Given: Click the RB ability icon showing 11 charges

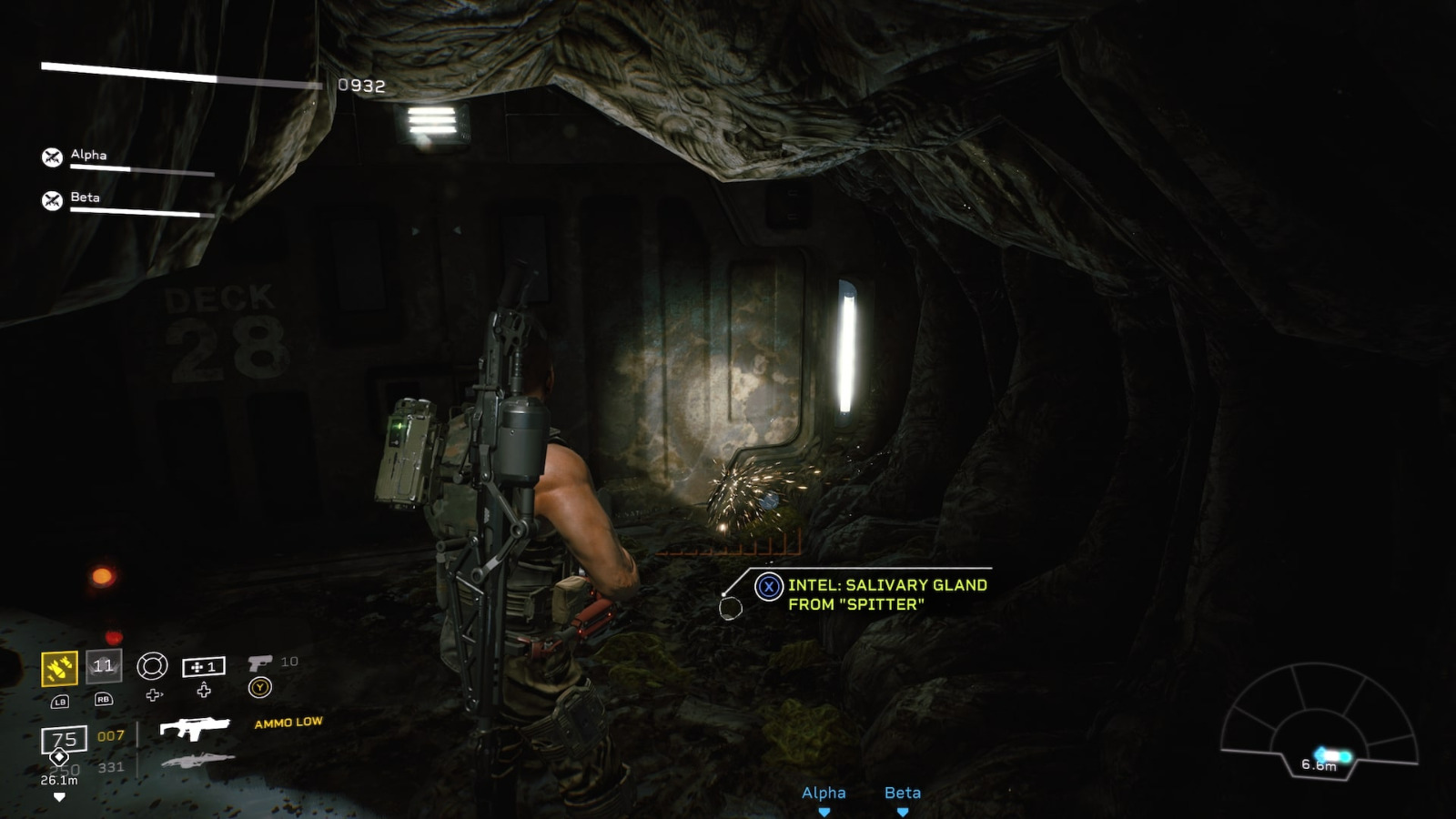Looking at the screenshot, I should pos(103,668).
